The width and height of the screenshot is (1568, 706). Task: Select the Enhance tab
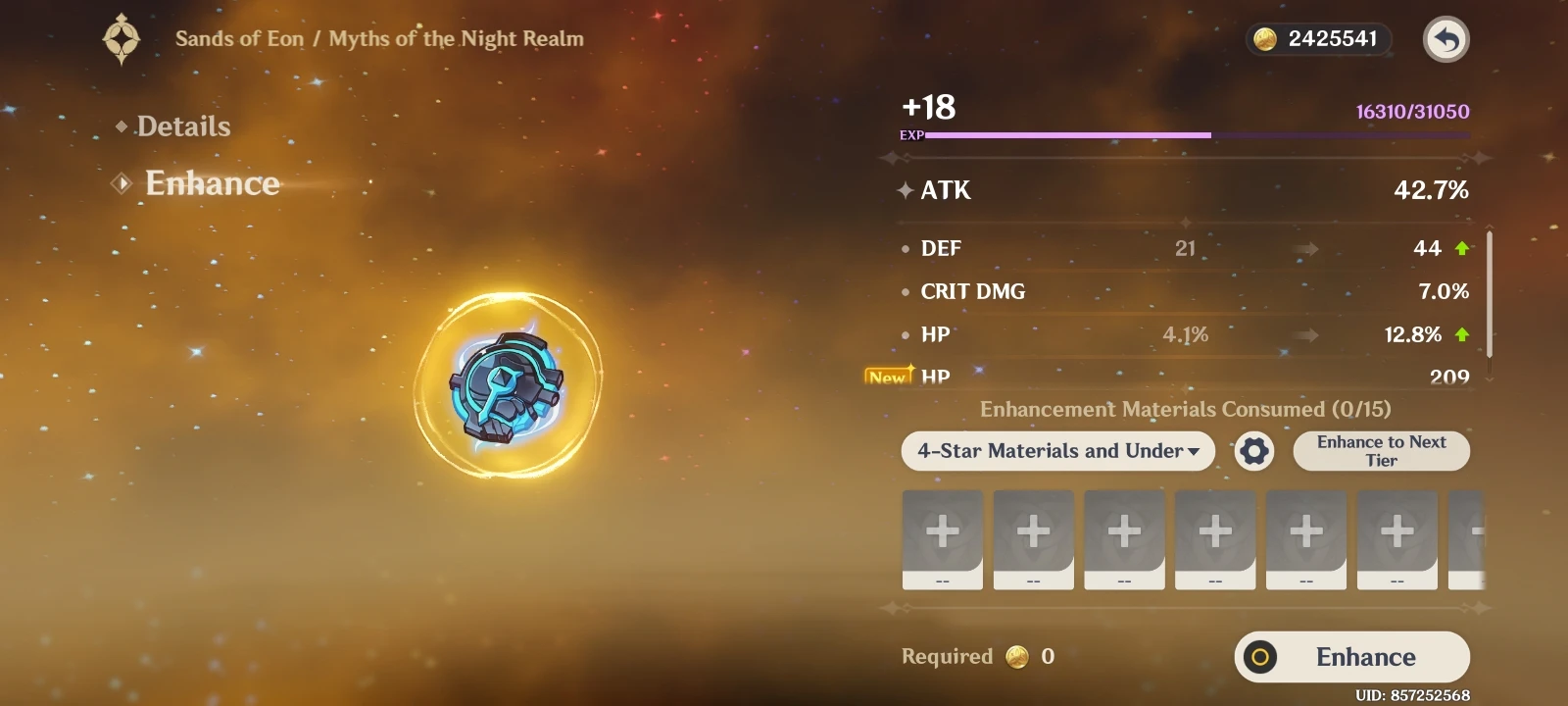(x=212, y=183)
